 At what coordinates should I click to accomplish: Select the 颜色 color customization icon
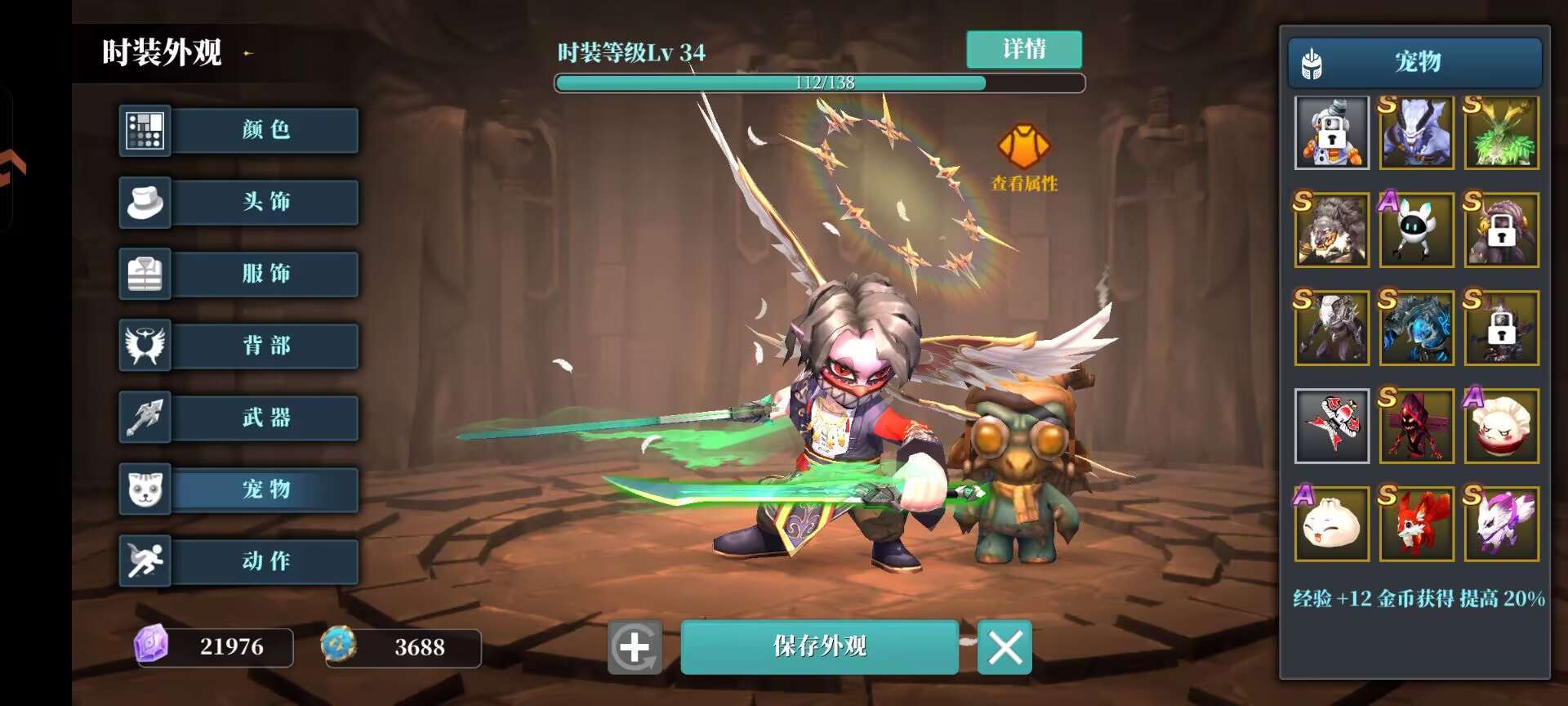coord(145,131)
